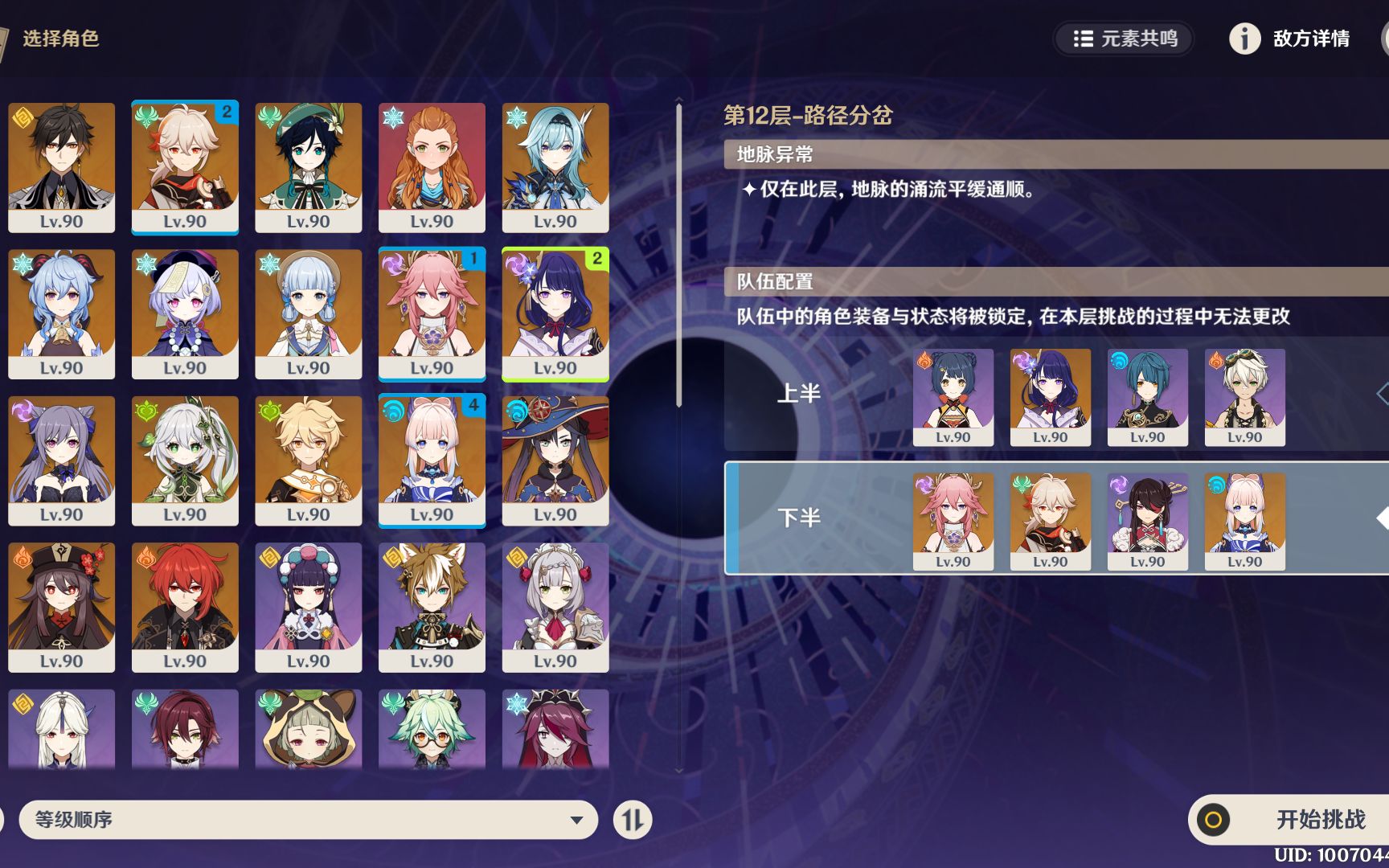The width and height of the screenshot is (1389, 868).
Task: Select the 上半 team row
Action: pyautogui.click(x=800, y=394)
